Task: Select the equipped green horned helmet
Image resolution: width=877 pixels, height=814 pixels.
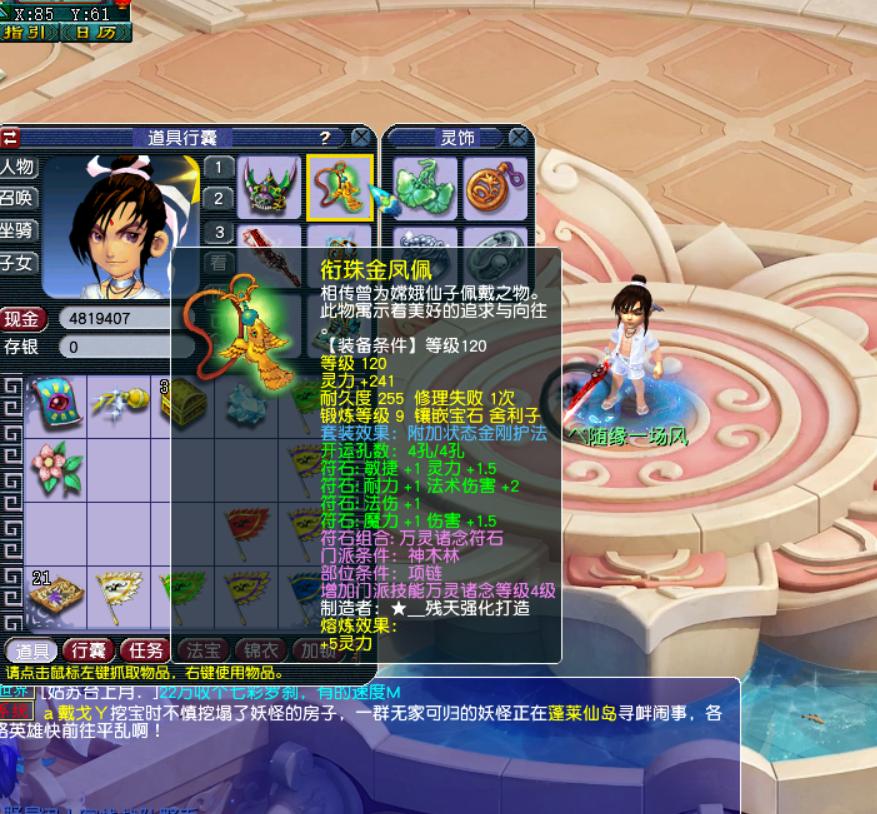Action: pos(271,187)
